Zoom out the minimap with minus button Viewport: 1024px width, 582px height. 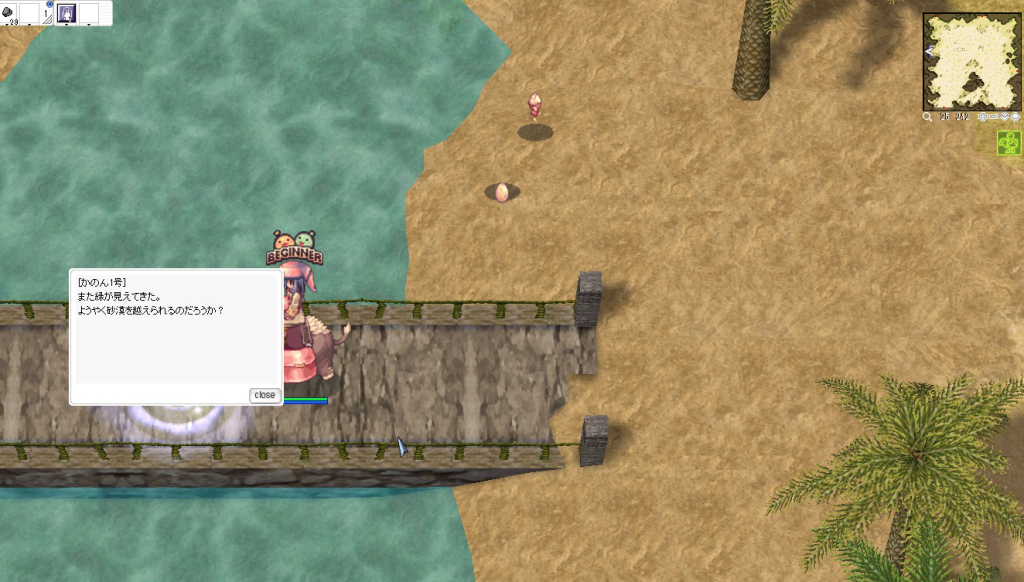pyautogui.click(x=996, y=117)
